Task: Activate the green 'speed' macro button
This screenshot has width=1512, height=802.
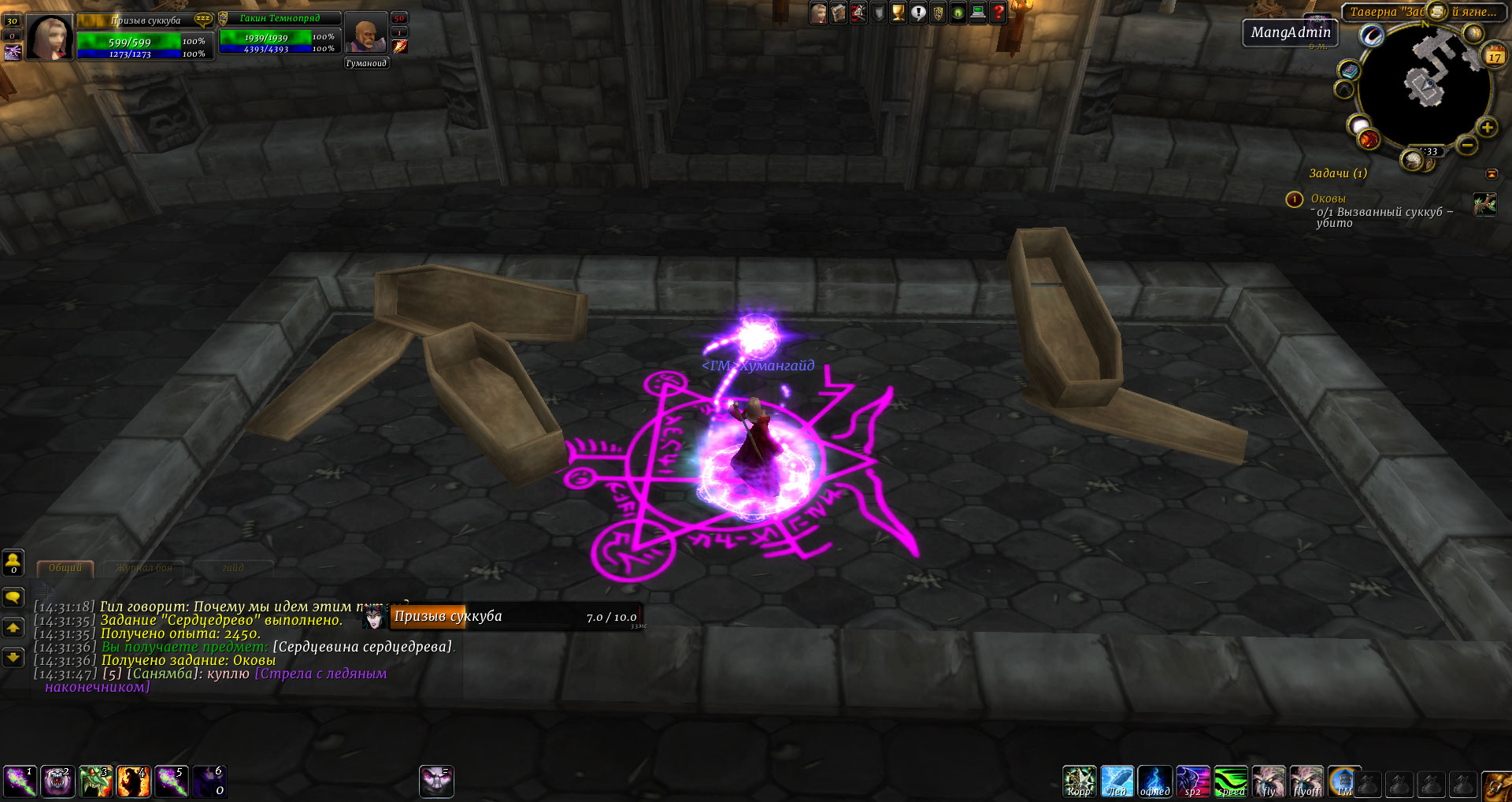Action: [1230, 782]
